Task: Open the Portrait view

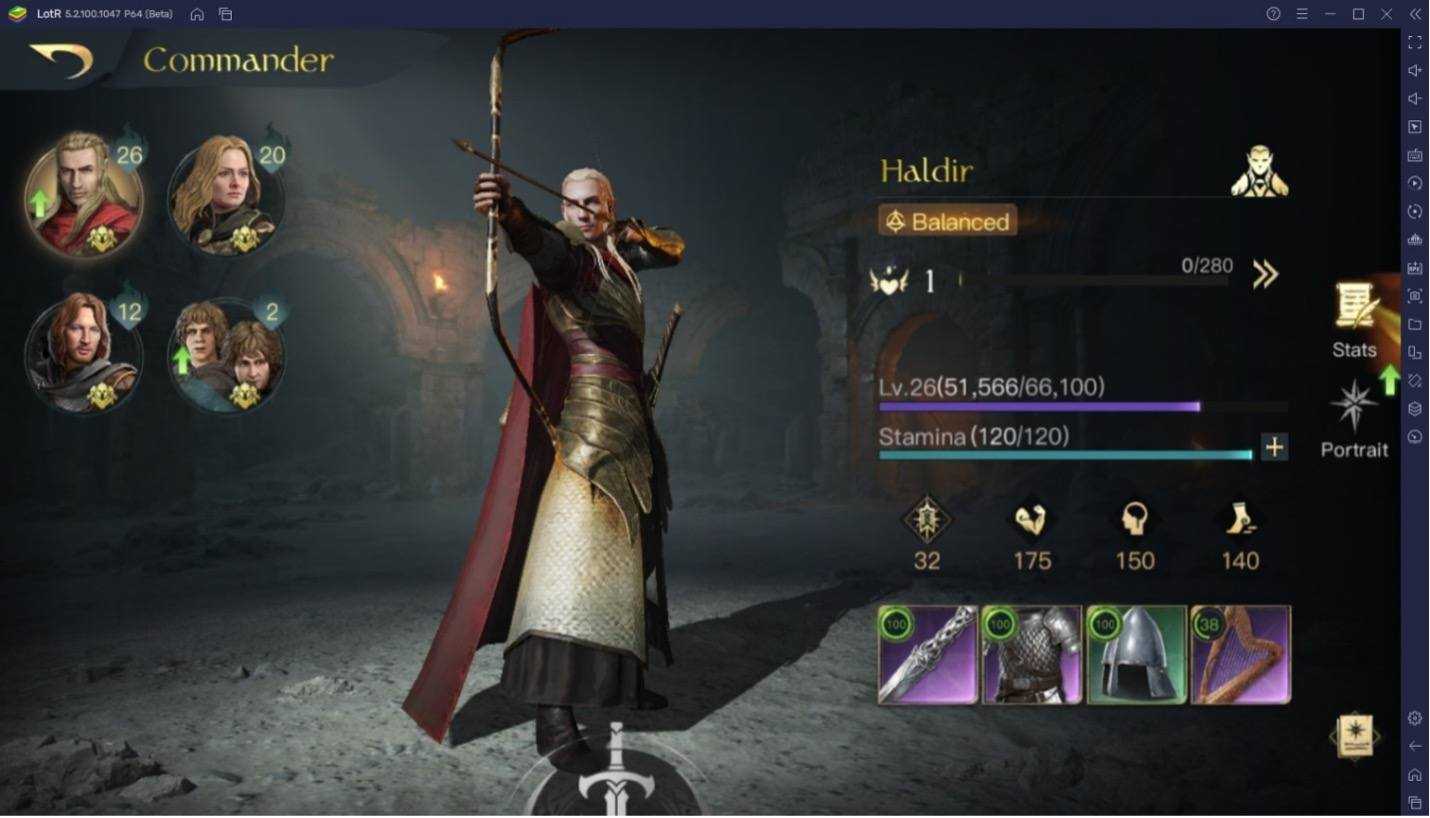Action: pyautogui.click(x=1354, y=420)
